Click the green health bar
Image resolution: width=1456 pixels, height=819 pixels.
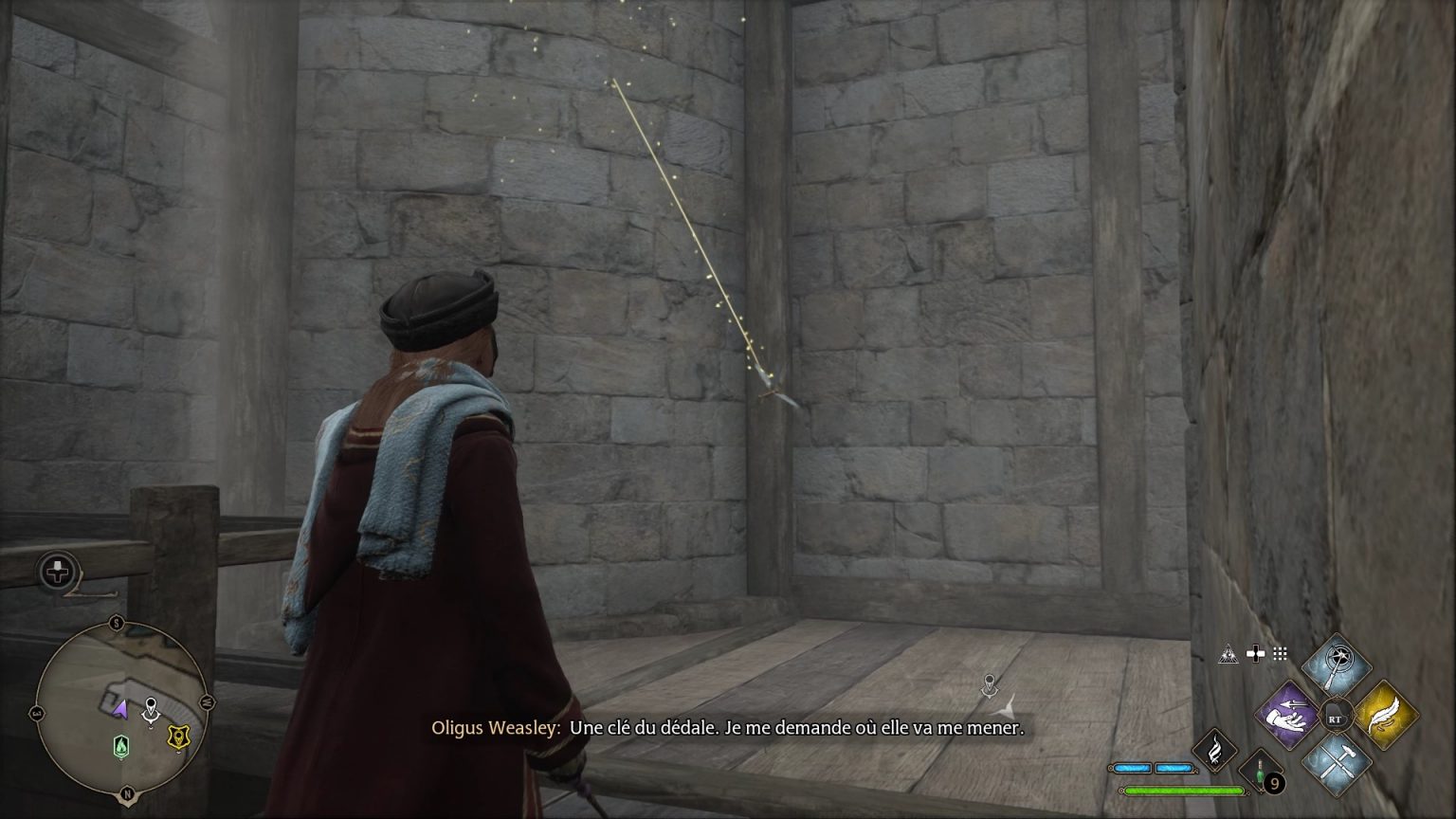(x=1185, y=789)
